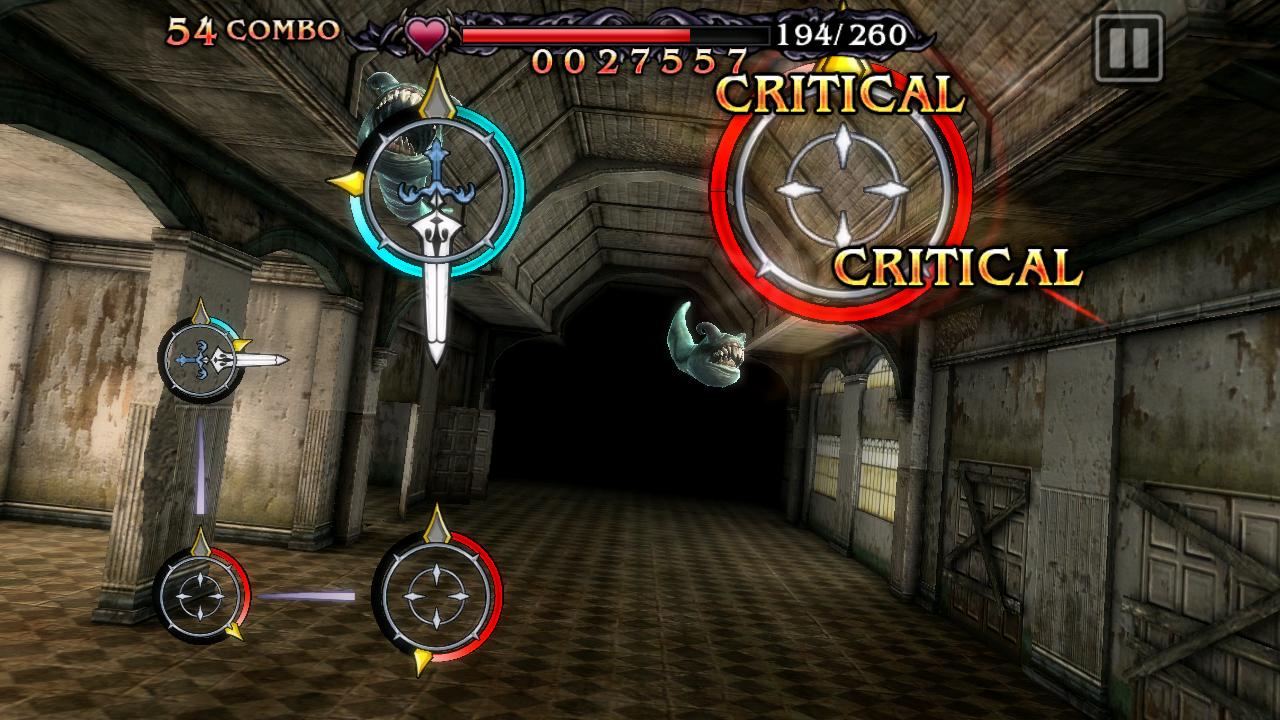Hit the small target with right-pointing sword
This screenshot has width=1280, height=720.
(x=199, y=359)
